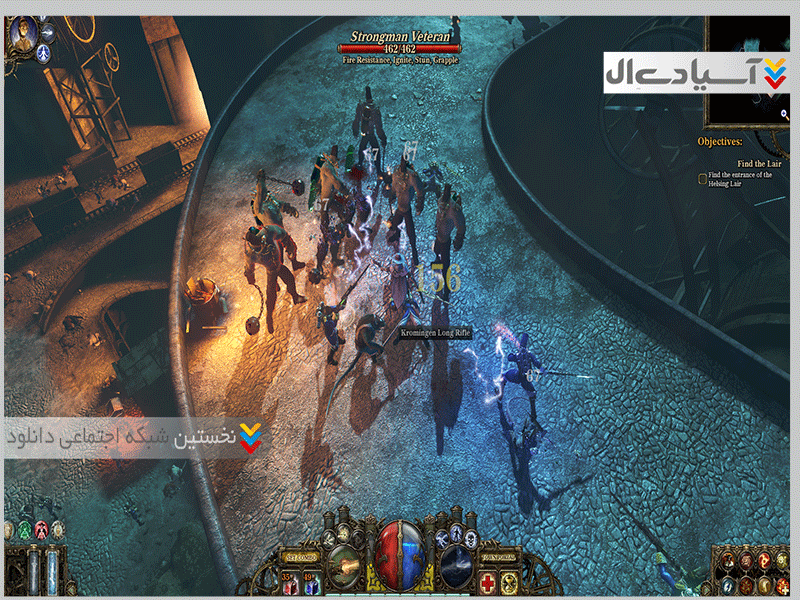Open the Town Portal
The width and height of the screenshot is (800, 600).
point(497,555)
